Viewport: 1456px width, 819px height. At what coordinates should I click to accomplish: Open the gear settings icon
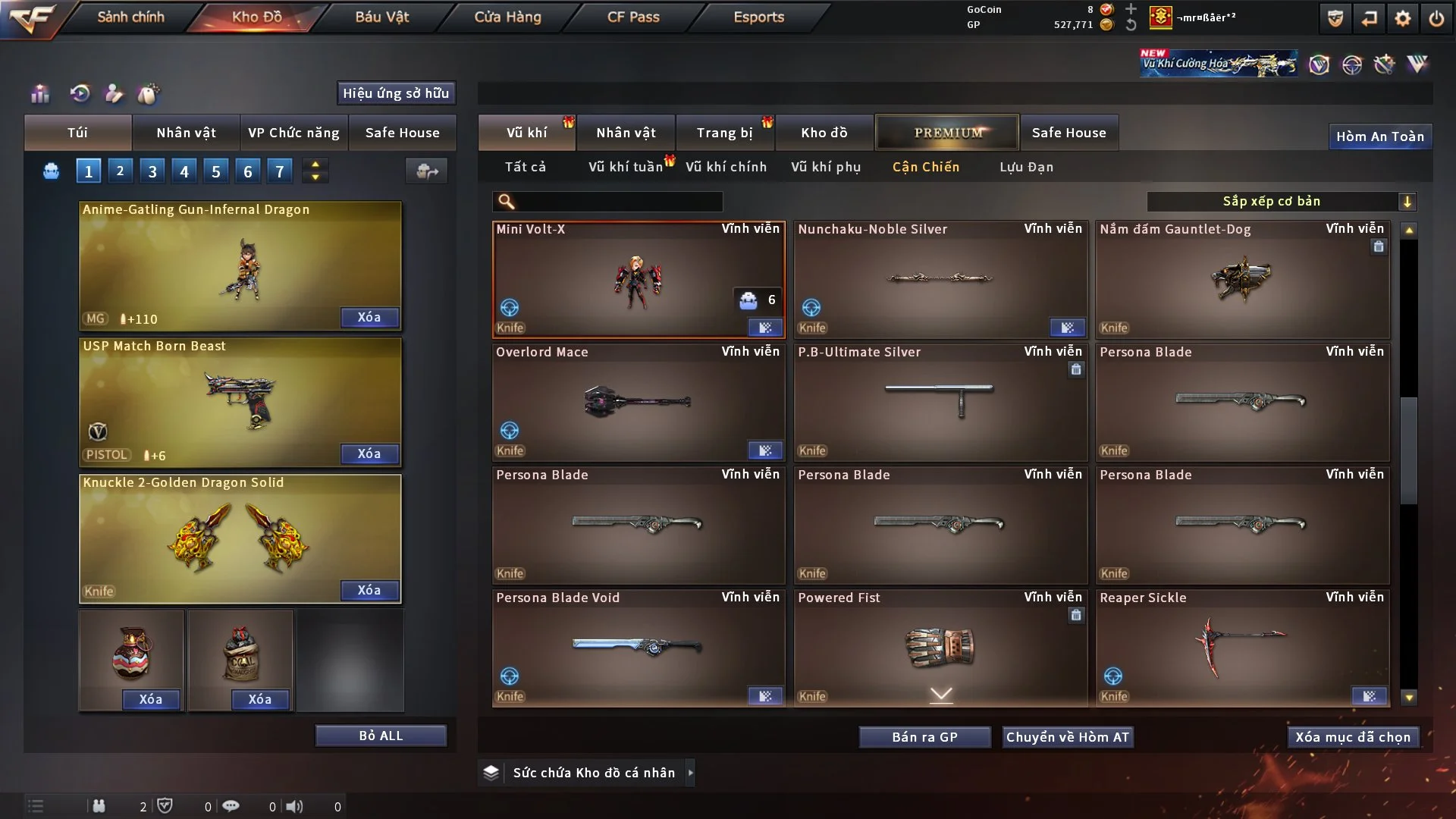click(x=1403, y=18)
